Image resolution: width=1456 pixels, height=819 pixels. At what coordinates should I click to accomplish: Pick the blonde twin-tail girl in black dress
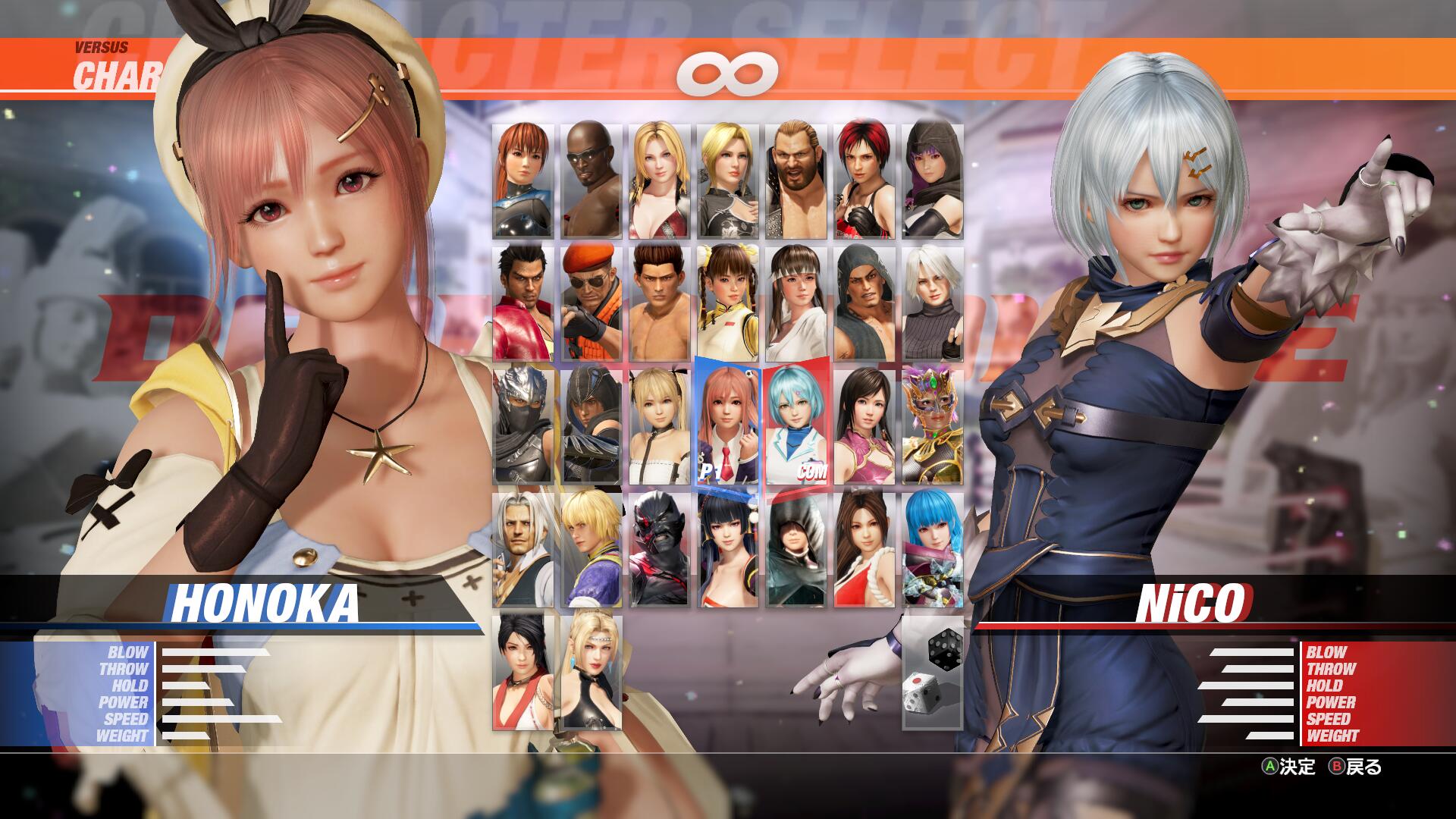tap(660, 426)
